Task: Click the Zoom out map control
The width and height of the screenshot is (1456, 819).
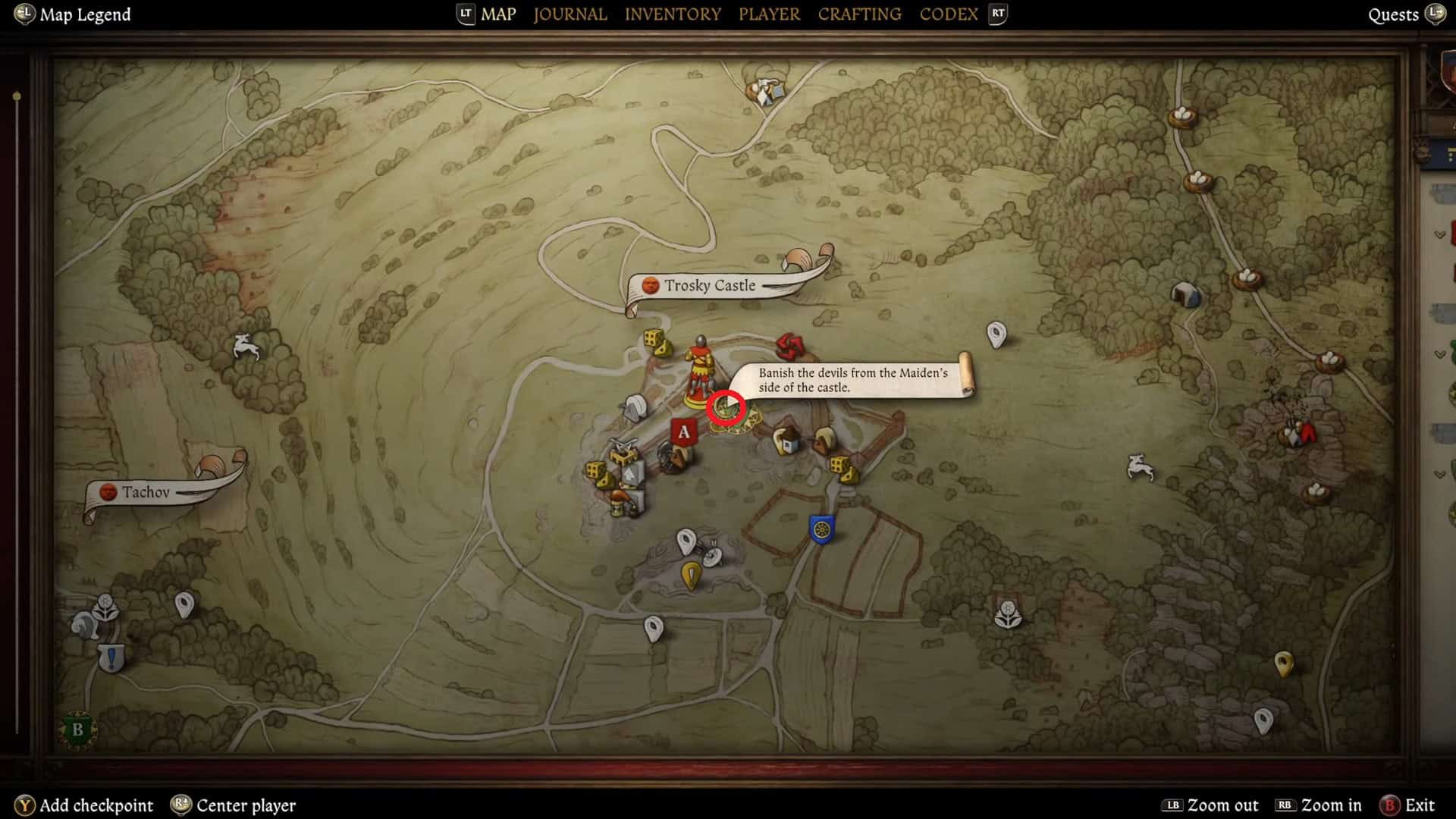Action: 1210,805
